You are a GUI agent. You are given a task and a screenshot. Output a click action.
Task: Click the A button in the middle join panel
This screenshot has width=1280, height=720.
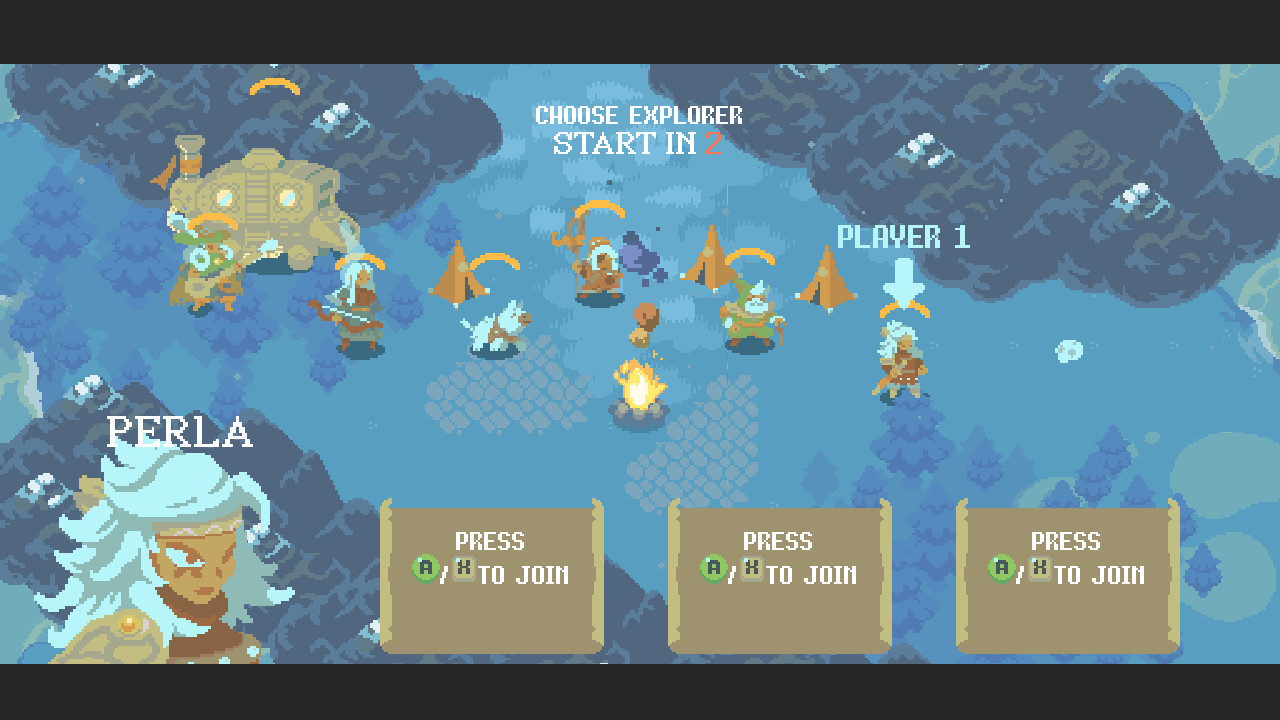tap(712, 570)
